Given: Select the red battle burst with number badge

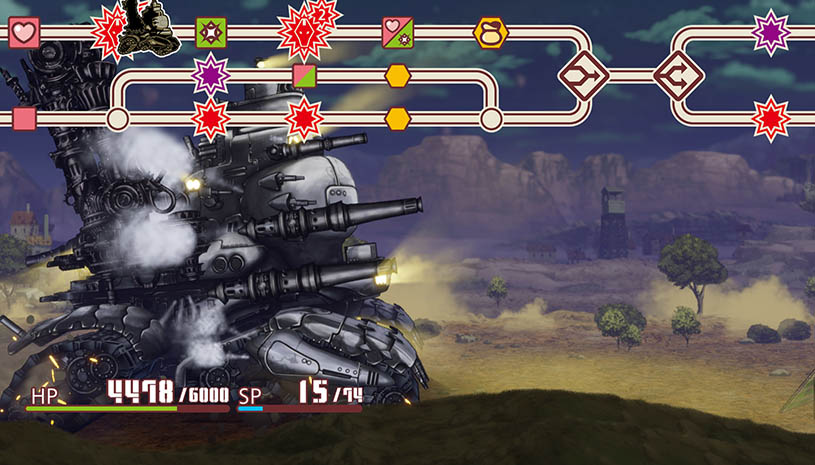Looking at the screenshot, I should pos(305,30).
